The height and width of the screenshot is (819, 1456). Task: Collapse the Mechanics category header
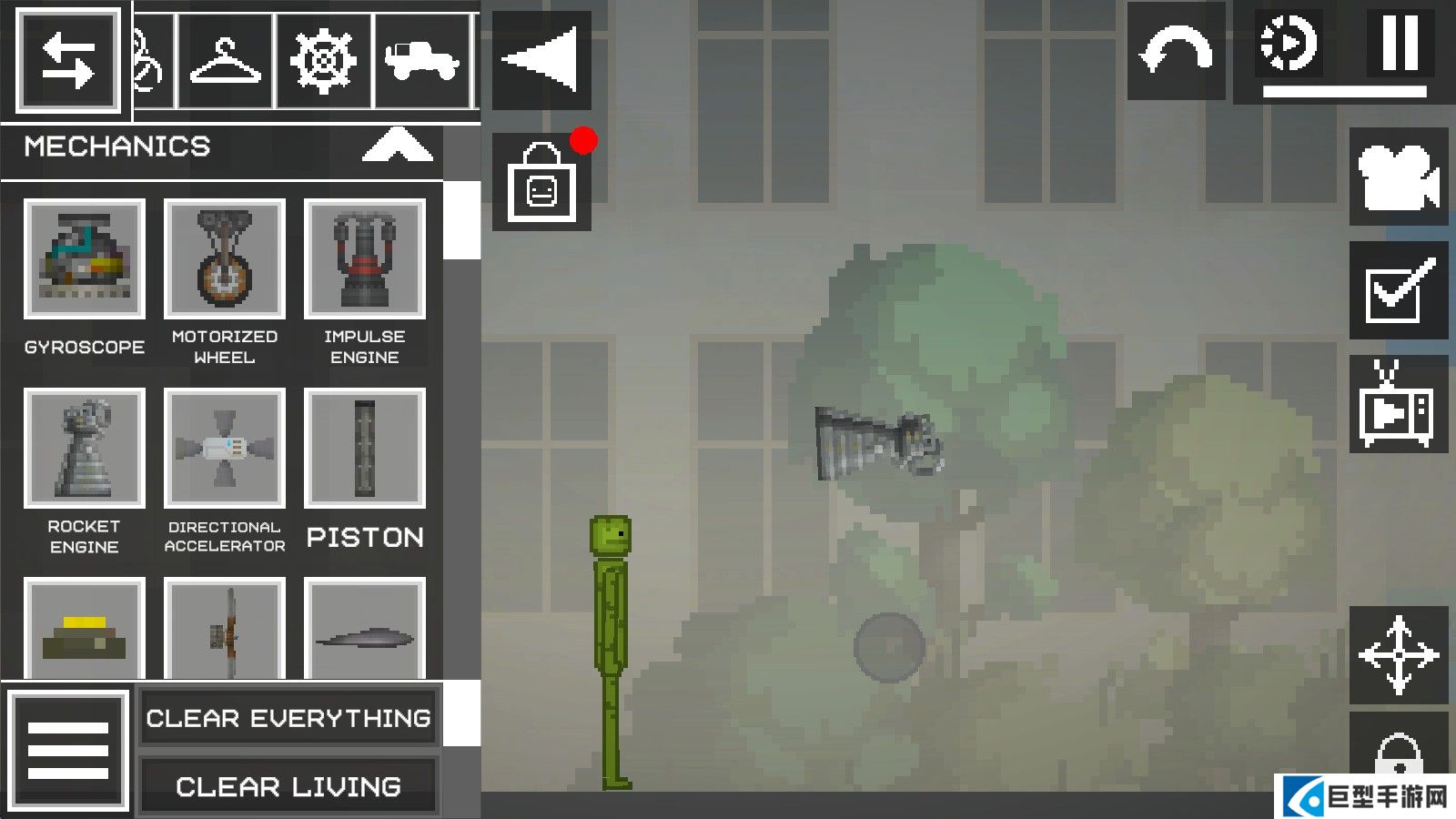397,146
